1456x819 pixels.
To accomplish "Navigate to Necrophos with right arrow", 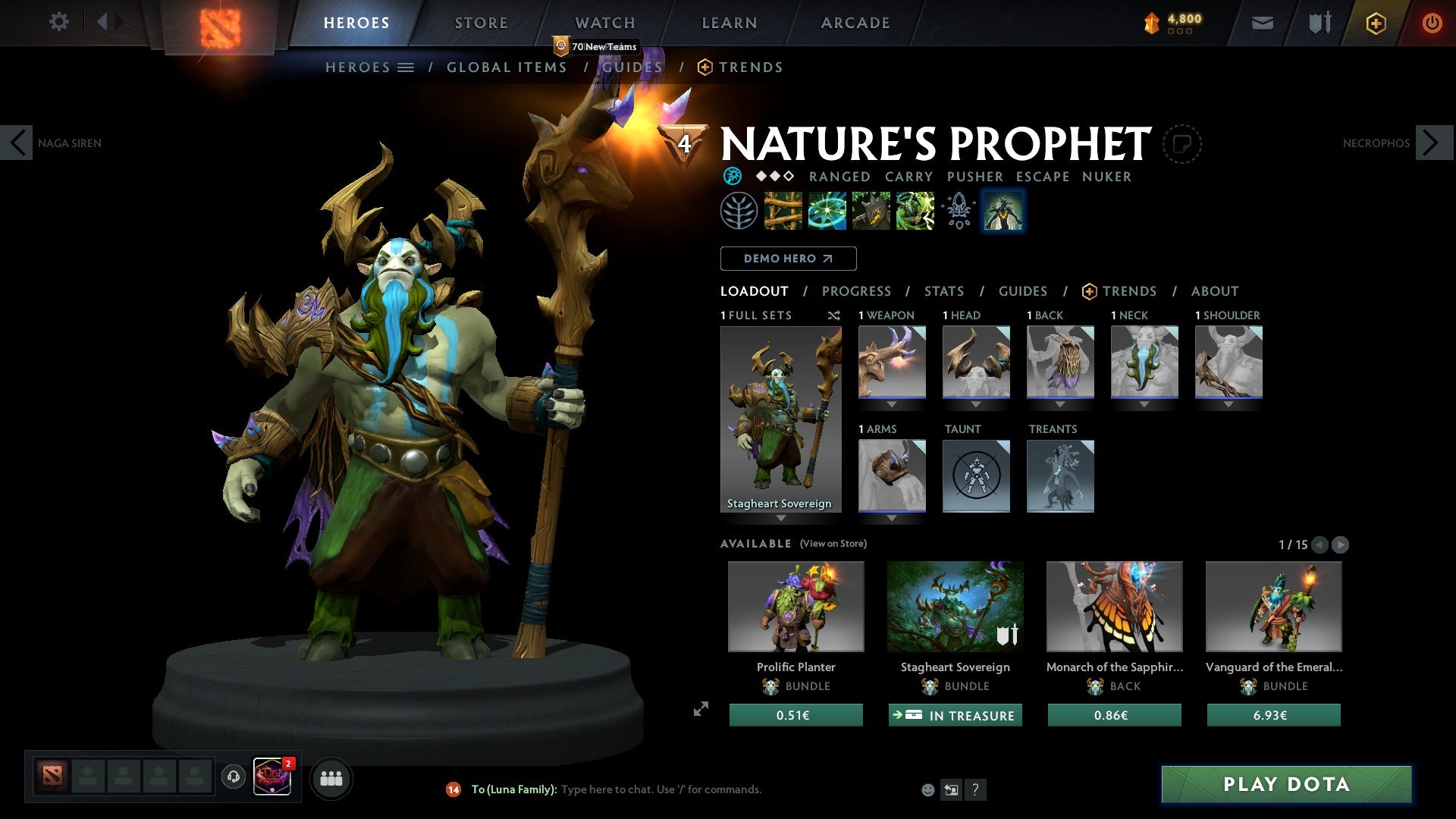I will click(x=1432, y=142).
